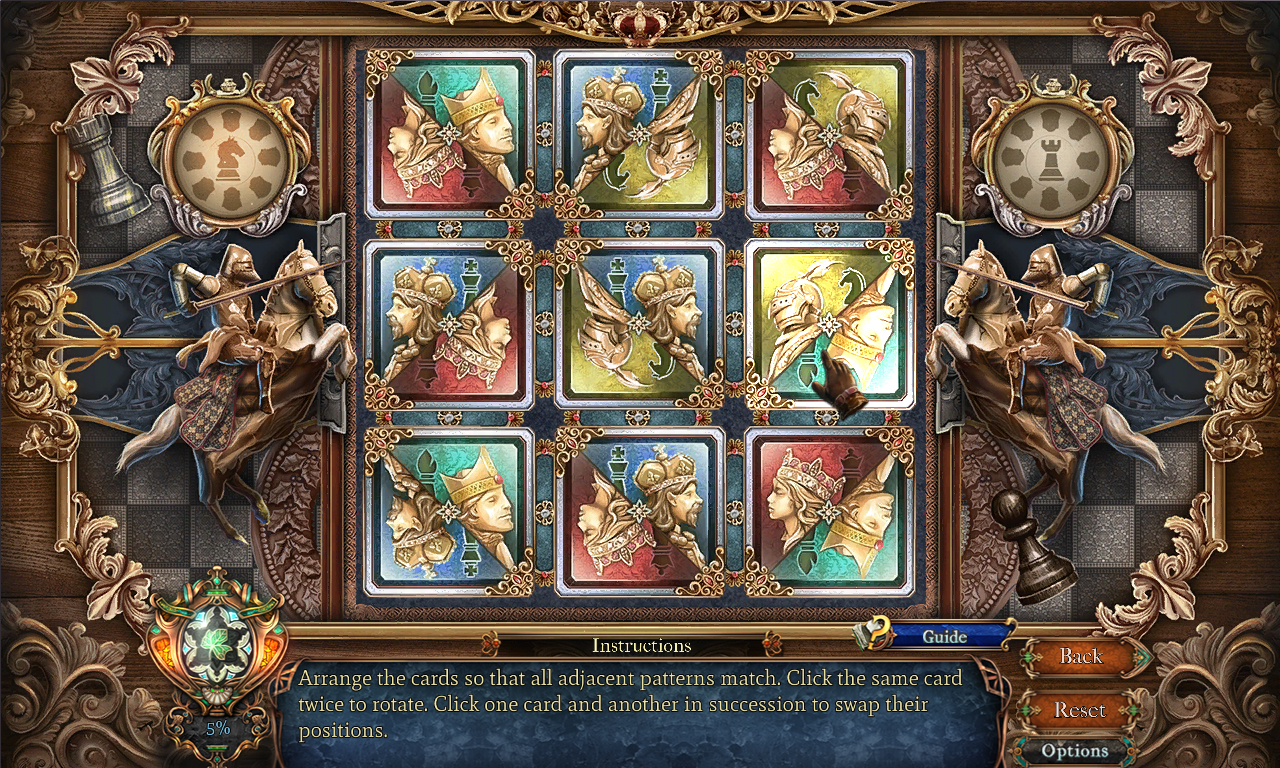
Task: Open the Options menu
Action: pyautogui.click(x=1078, y=750)
